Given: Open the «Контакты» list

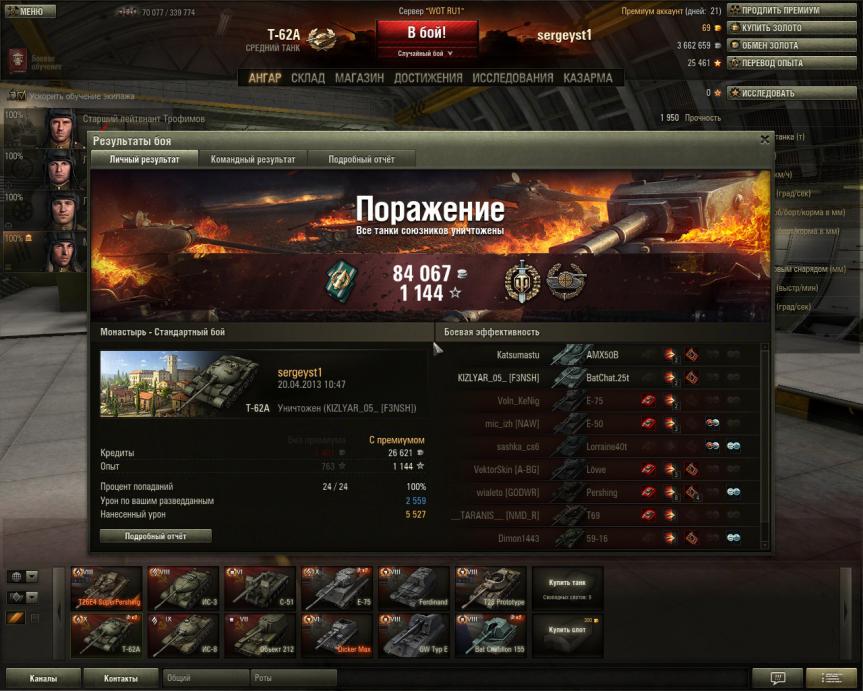Looking at the screenshot, I should click(120, 678).
